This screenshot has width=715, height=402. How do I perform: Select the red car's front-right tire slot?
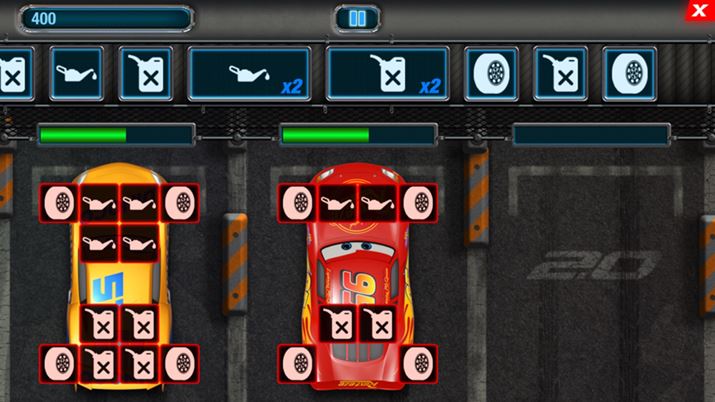point(419,201)
